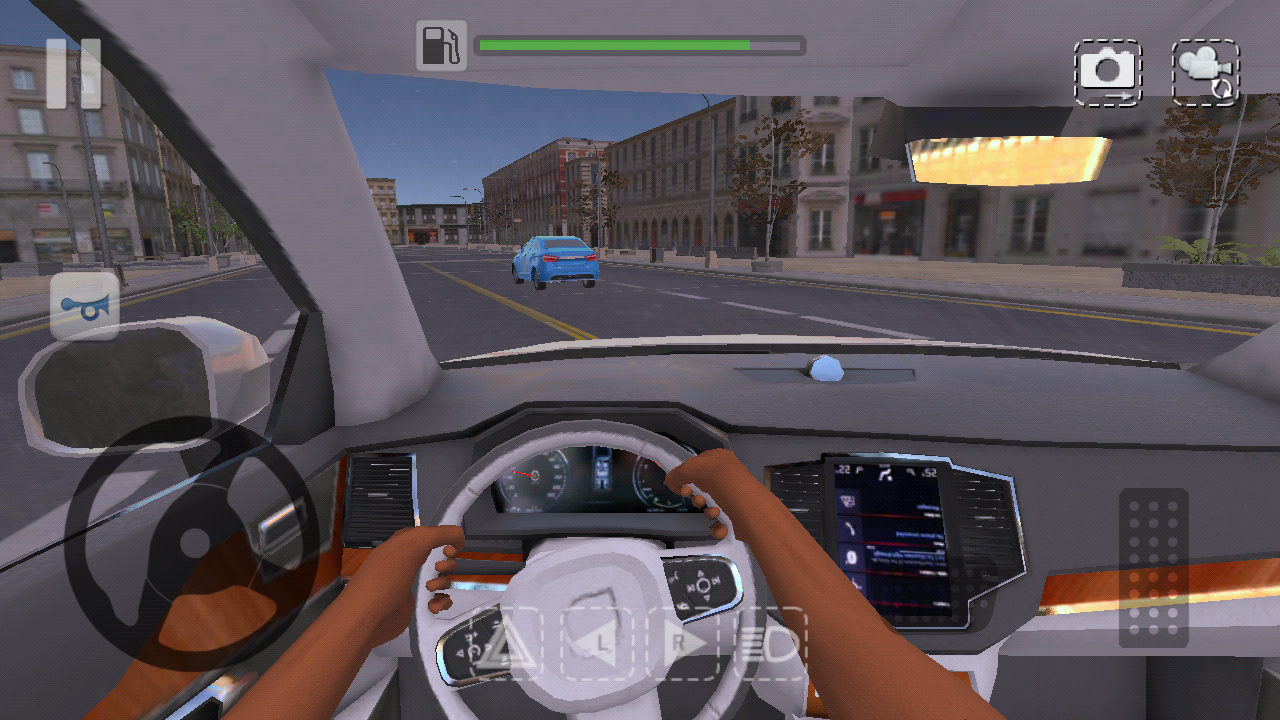Toggle the headlights button
1280x720 pixels.
(771, 643)
